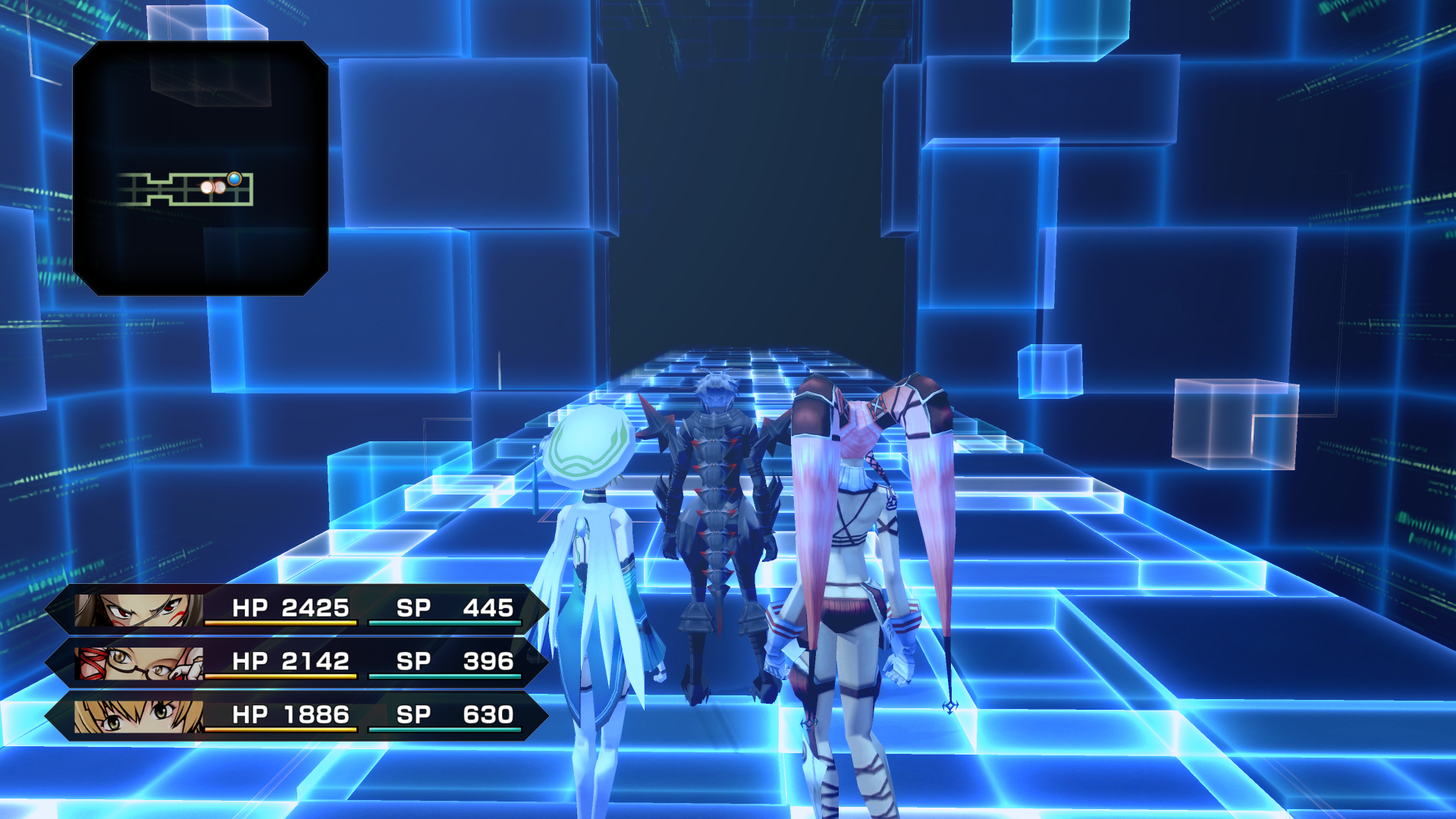Click the dungeon minimap panel

tap(200, 168)
